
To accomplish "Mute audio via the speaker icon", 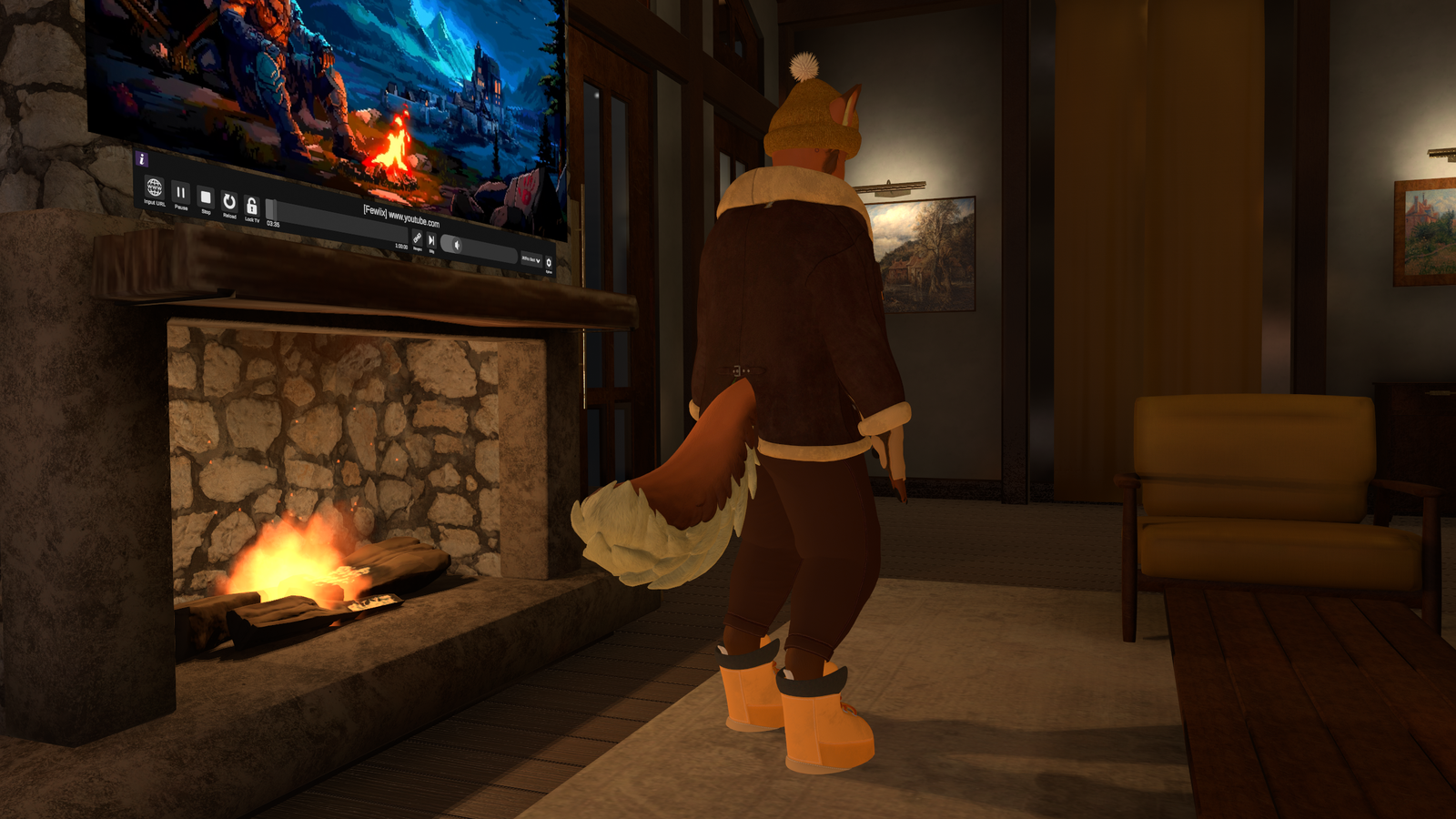I will pos(457,246).
